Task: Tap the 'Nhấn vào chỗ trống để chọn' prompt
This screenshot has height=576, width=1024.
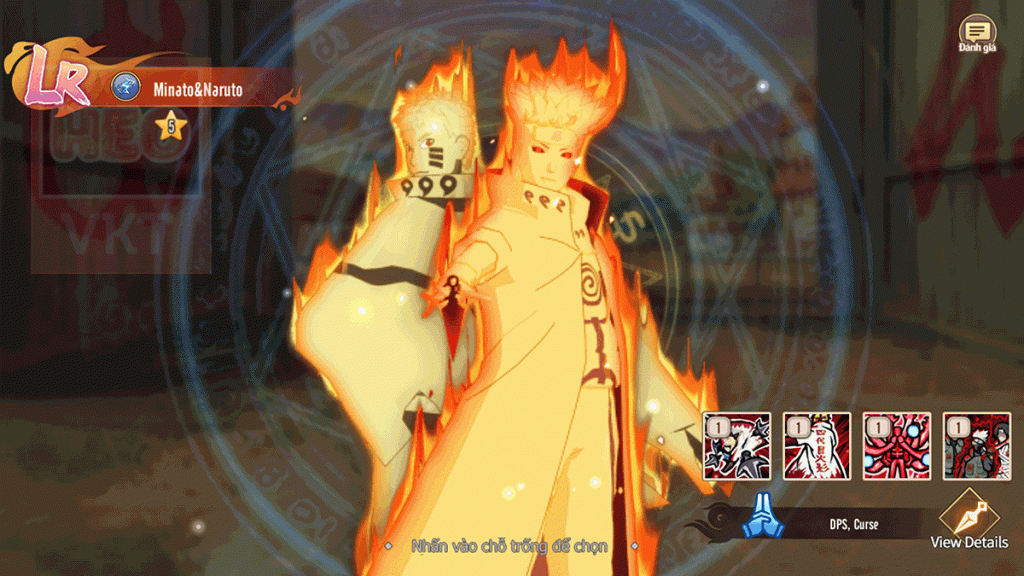Action: coord(510,546)
